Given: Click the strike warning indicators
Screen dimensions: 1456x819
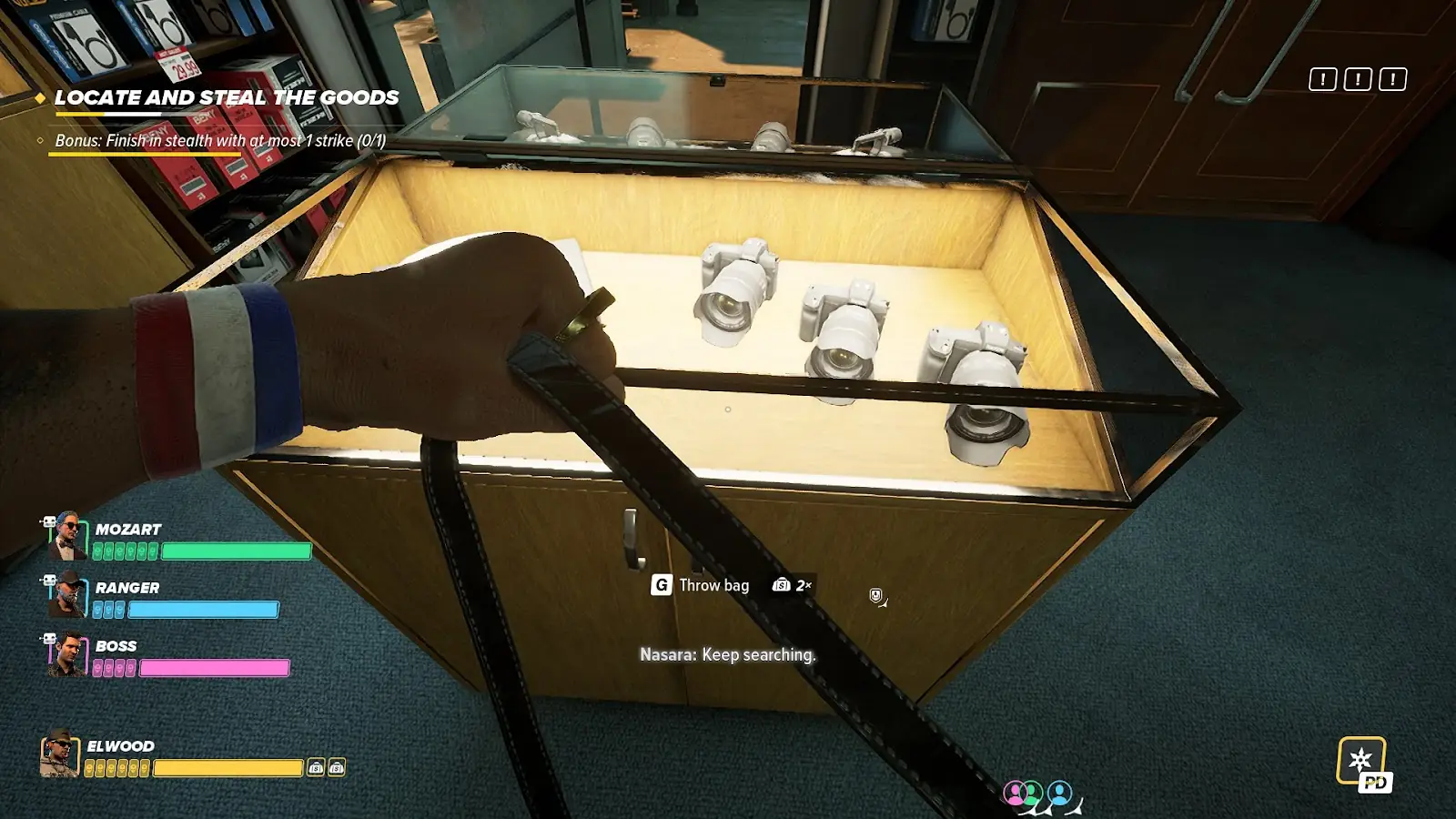Looking at the screenshot, I should point(1357,80).
